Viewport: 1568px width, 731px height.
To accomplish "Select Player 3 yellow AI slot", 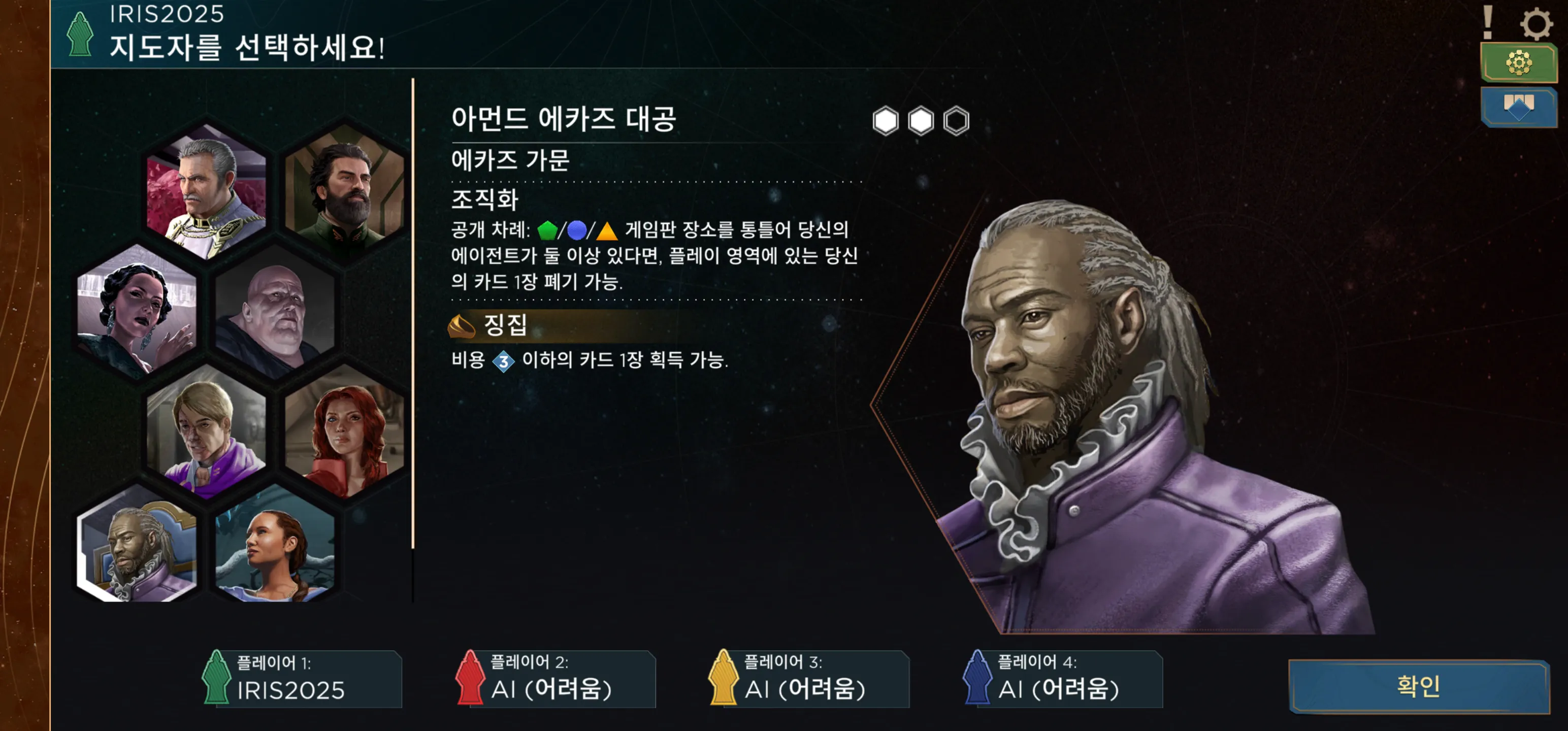I will tap(809, 679).
